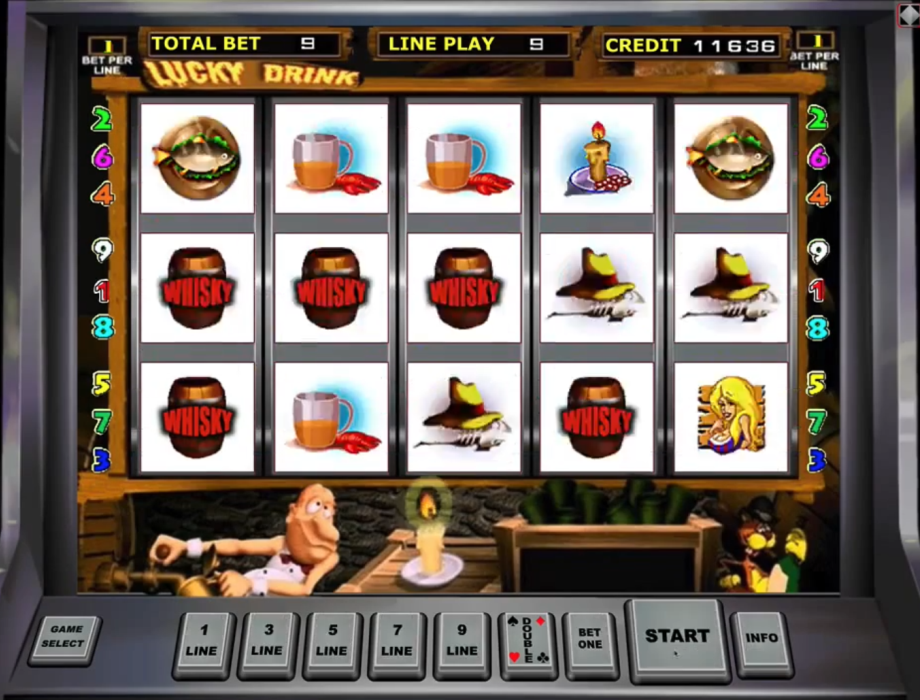This screenshot has width=920, height=700.
Task: Hit the Bet One button
Action: tap(590, 639)
